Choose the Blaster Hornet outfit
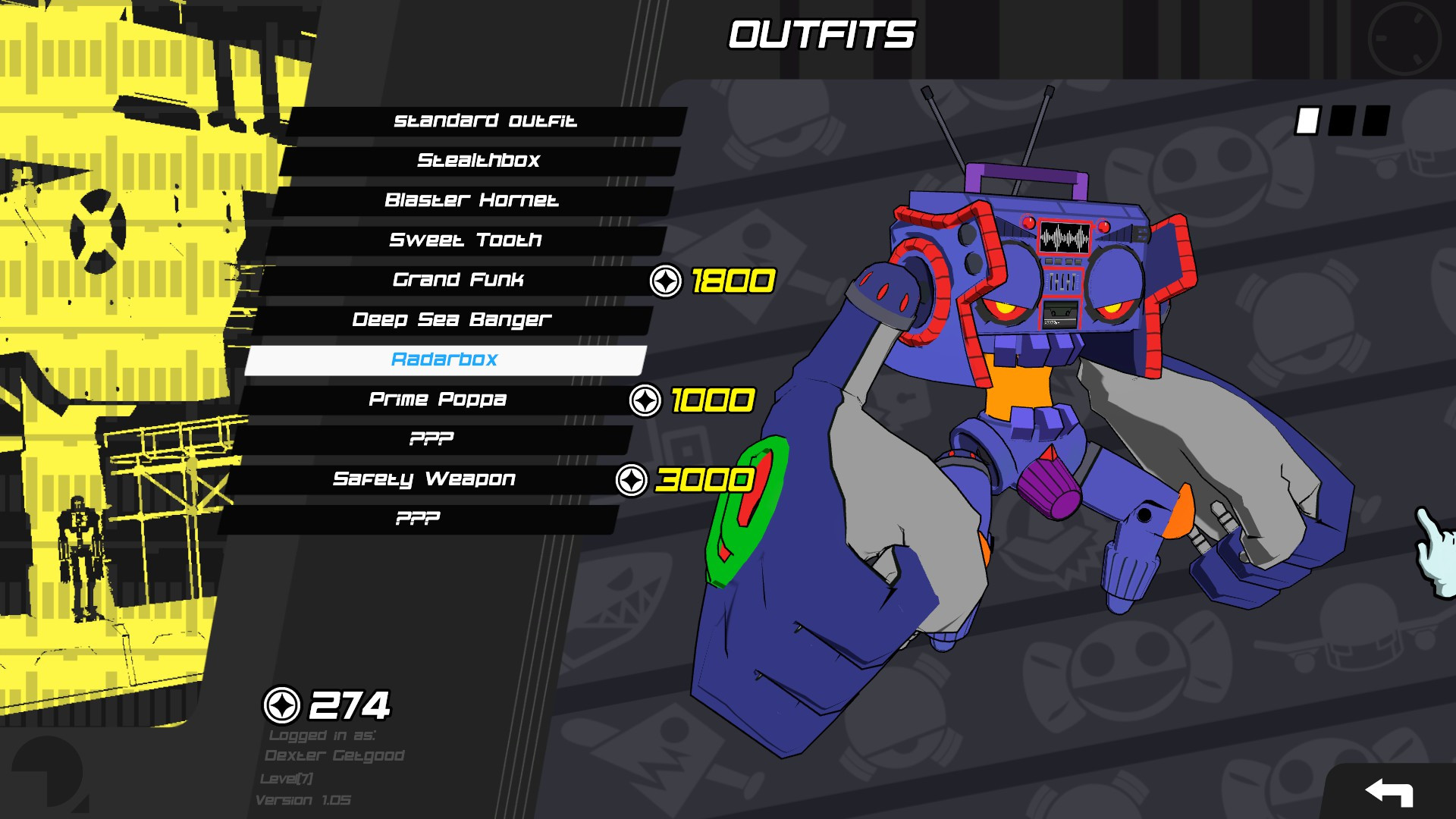1456x819 pixels. point(472,200)
